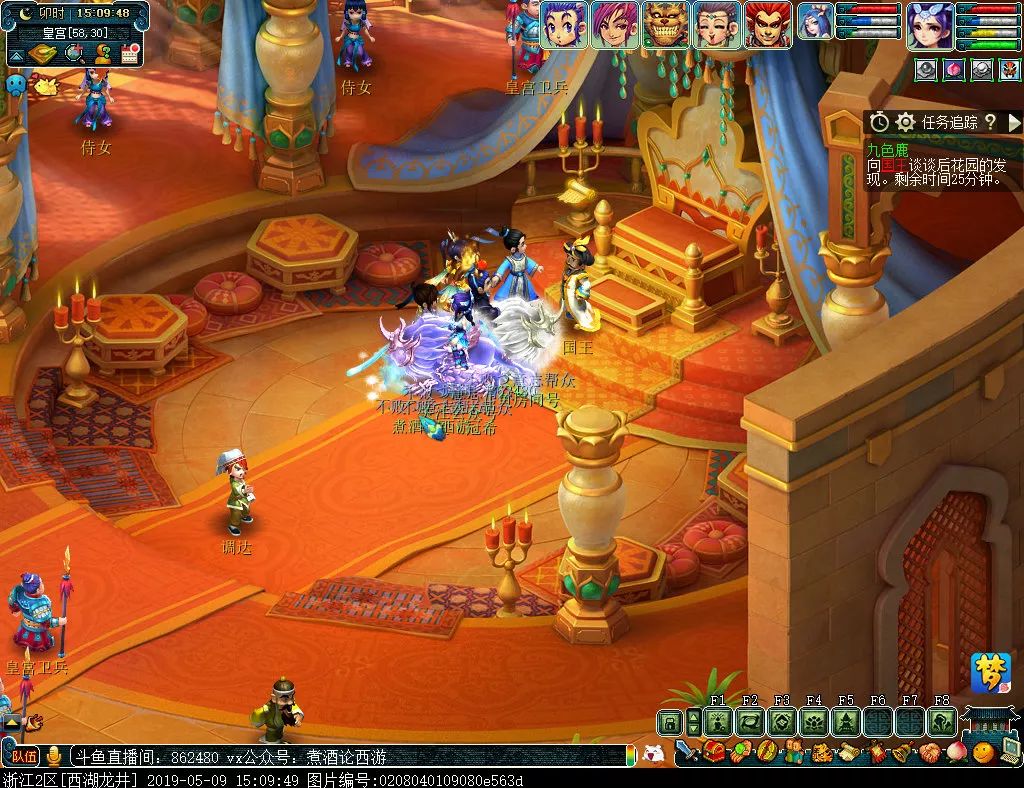Open the sword attack menu icon
Screen dimensions: 1024x788
[x=687, y=752]
